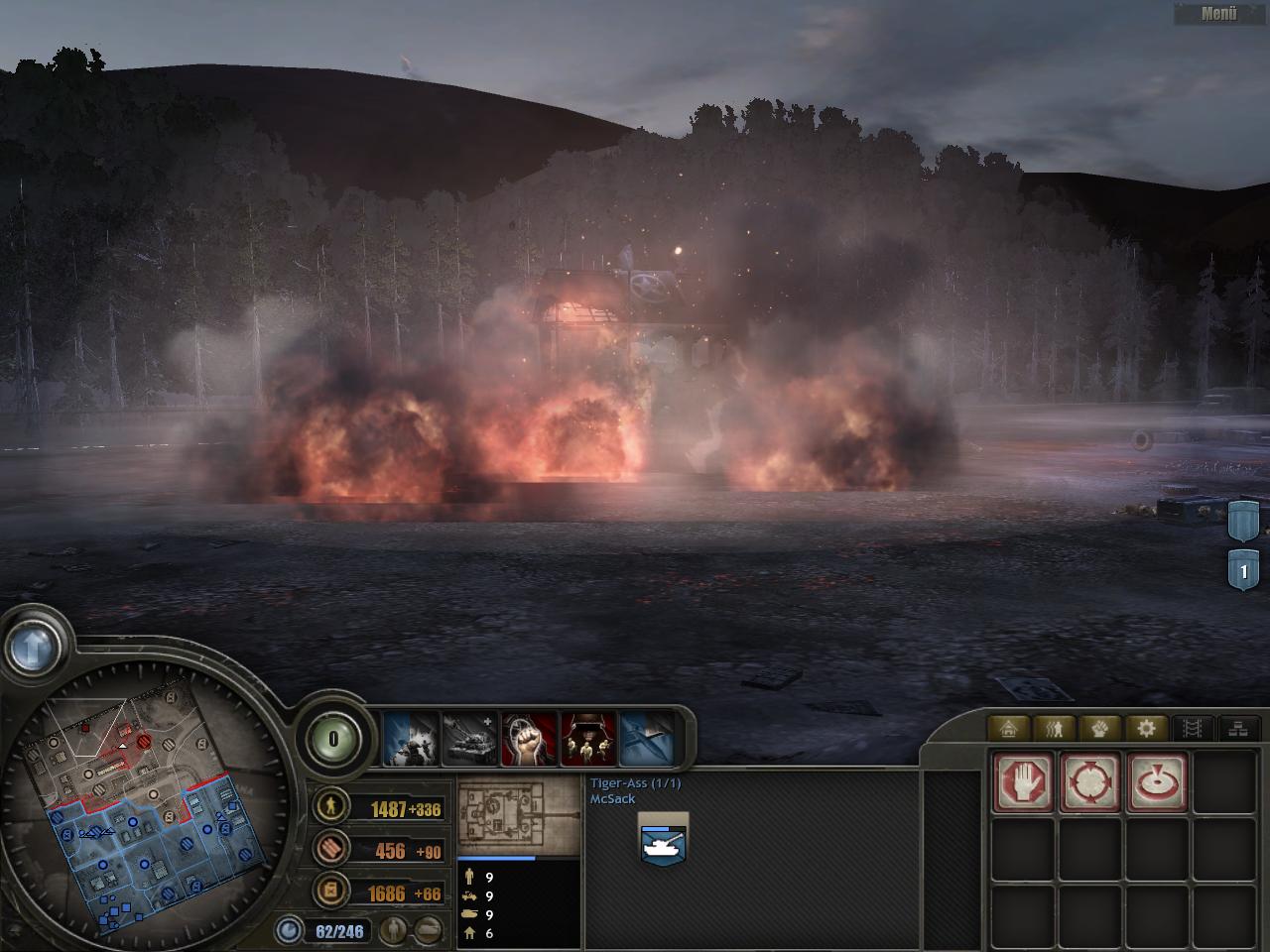1270x952 pixels.
Task: Click the blue arrow button above the minimap
Action: pos(34,649)
